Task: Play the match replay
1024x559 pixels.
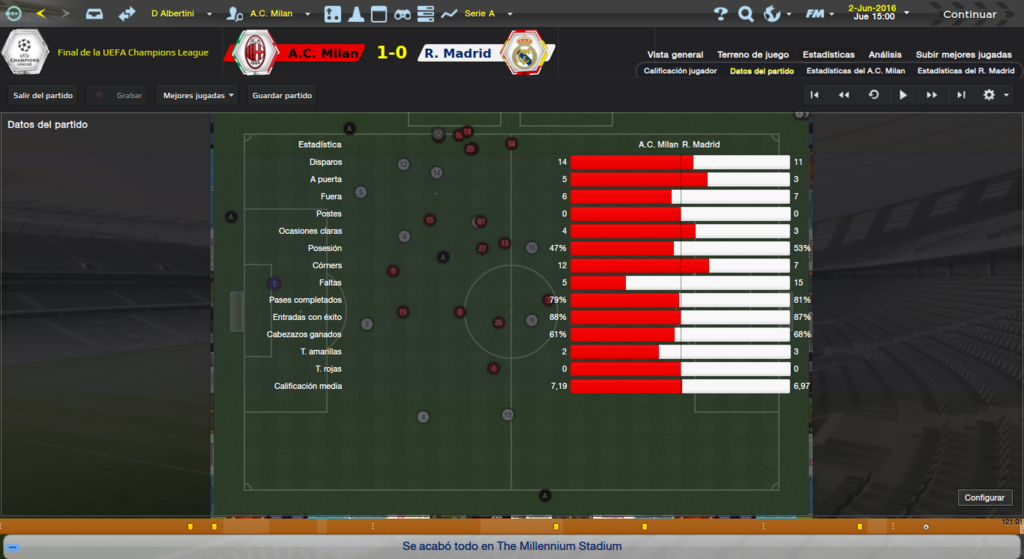Action: coord(903,95)
